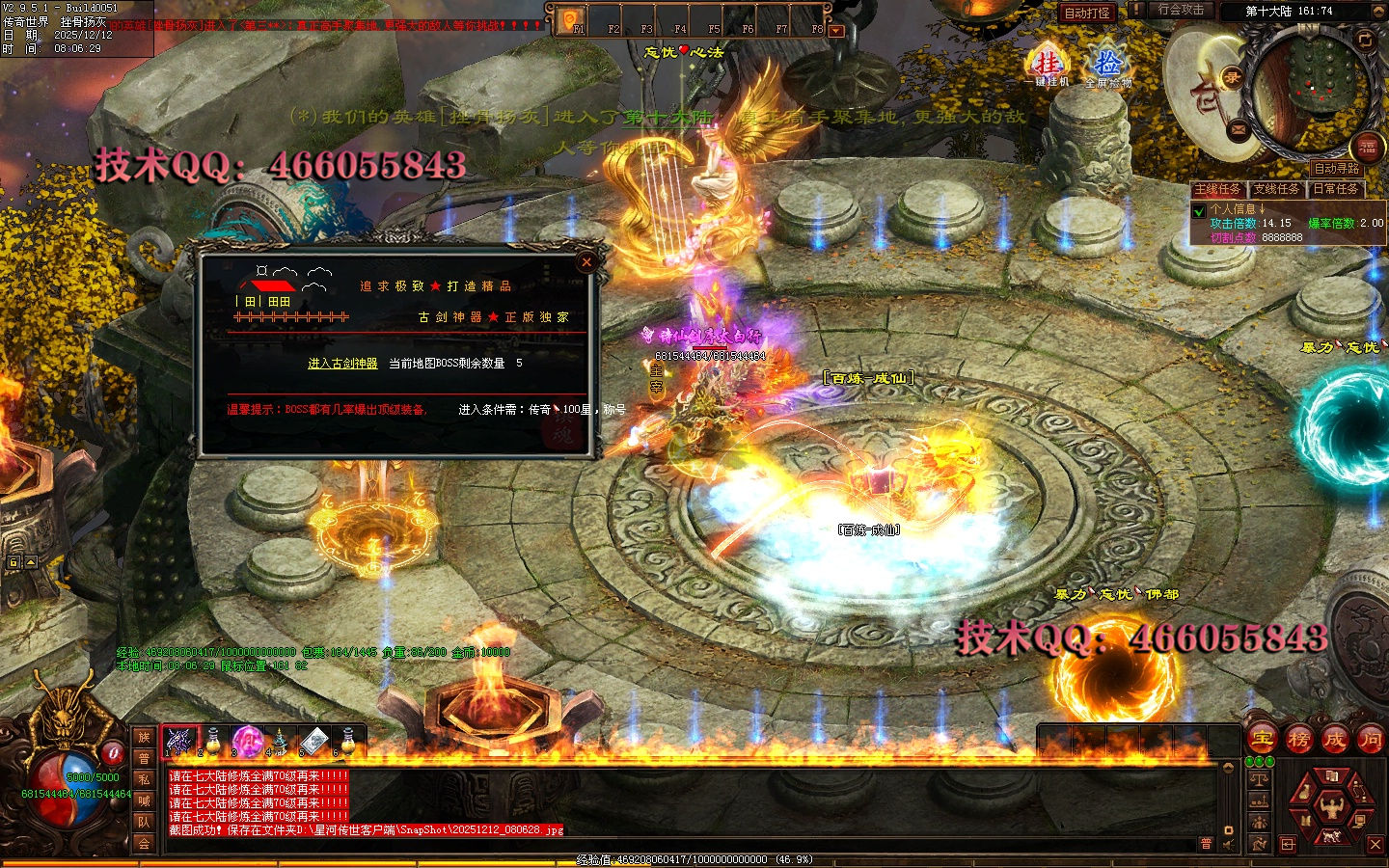The image size is (1389, 868).
Task: Switch to the 主线任务 tab
Action: (1217, 189)
